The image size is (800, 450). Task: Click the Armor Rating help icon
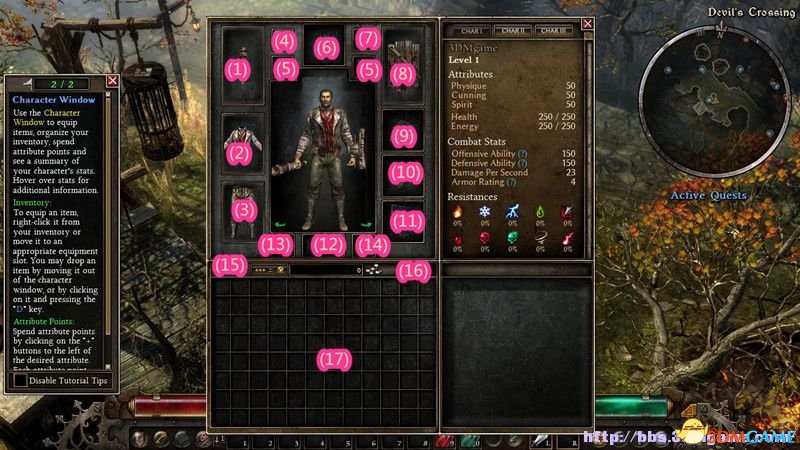[x=511, y=181]
